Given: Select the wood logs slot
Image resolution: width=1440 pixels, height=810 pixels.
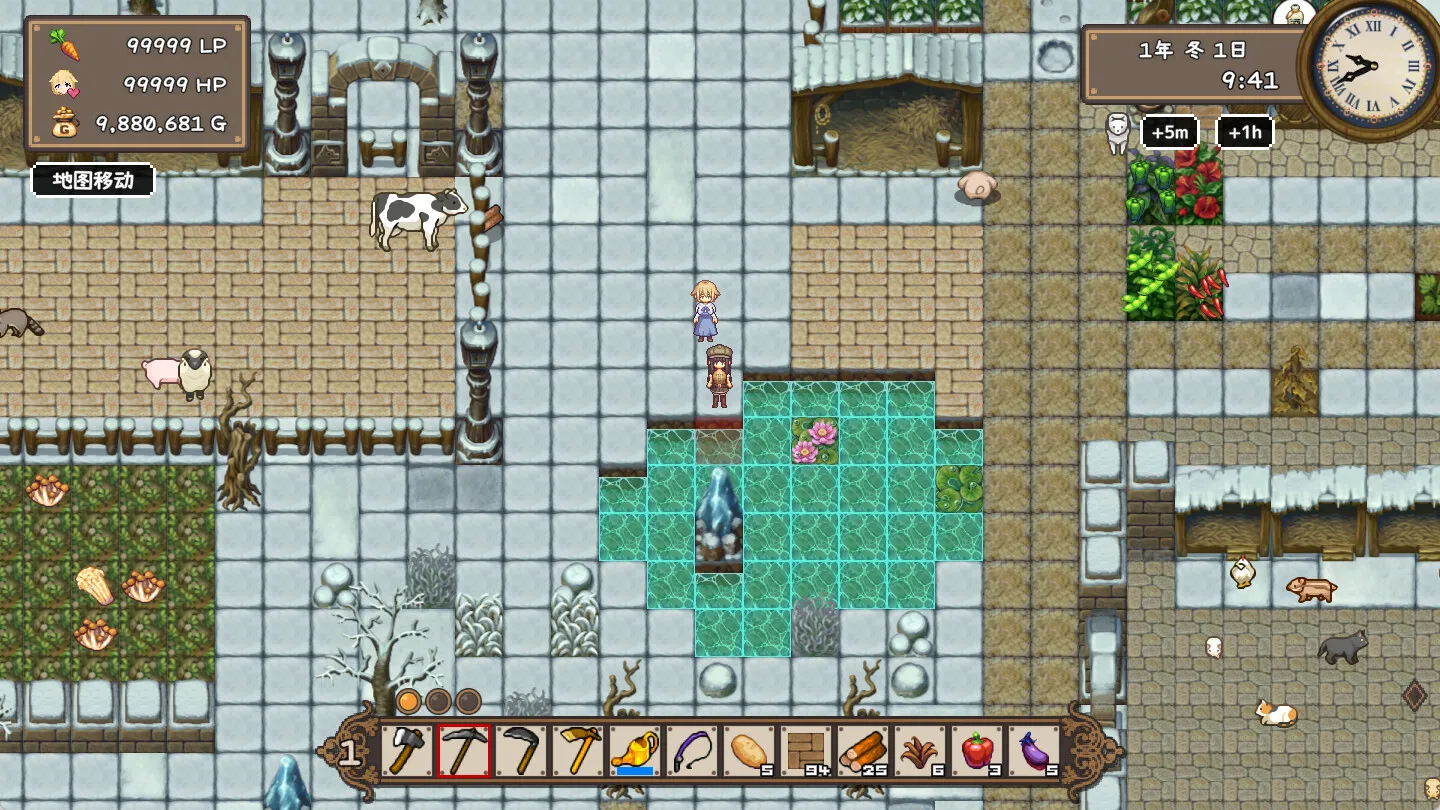Looking at the screenshot, I should click(x=863, y=750).
